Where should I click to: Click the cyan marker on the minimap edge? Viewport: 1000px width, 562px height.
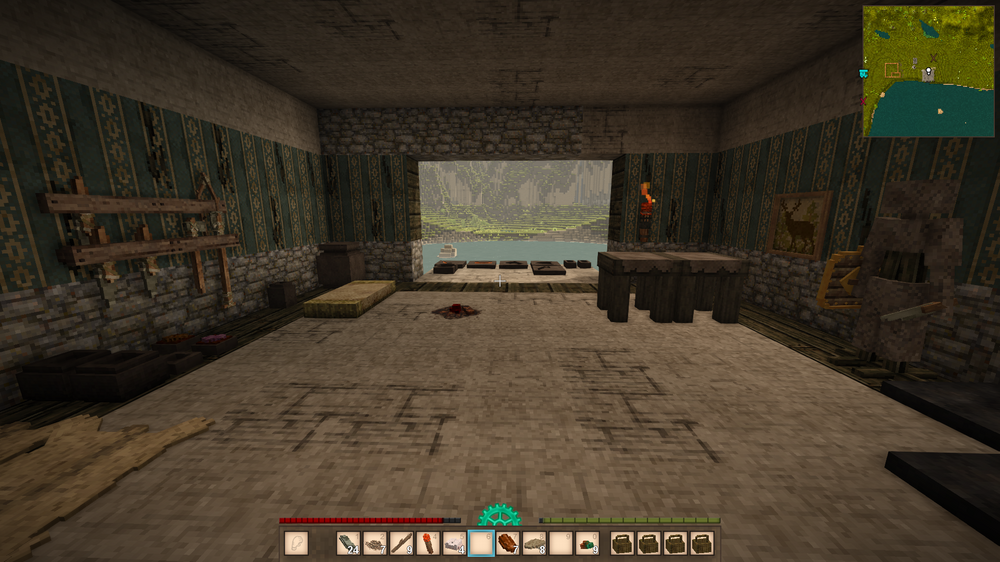click(x=863, y=74)
